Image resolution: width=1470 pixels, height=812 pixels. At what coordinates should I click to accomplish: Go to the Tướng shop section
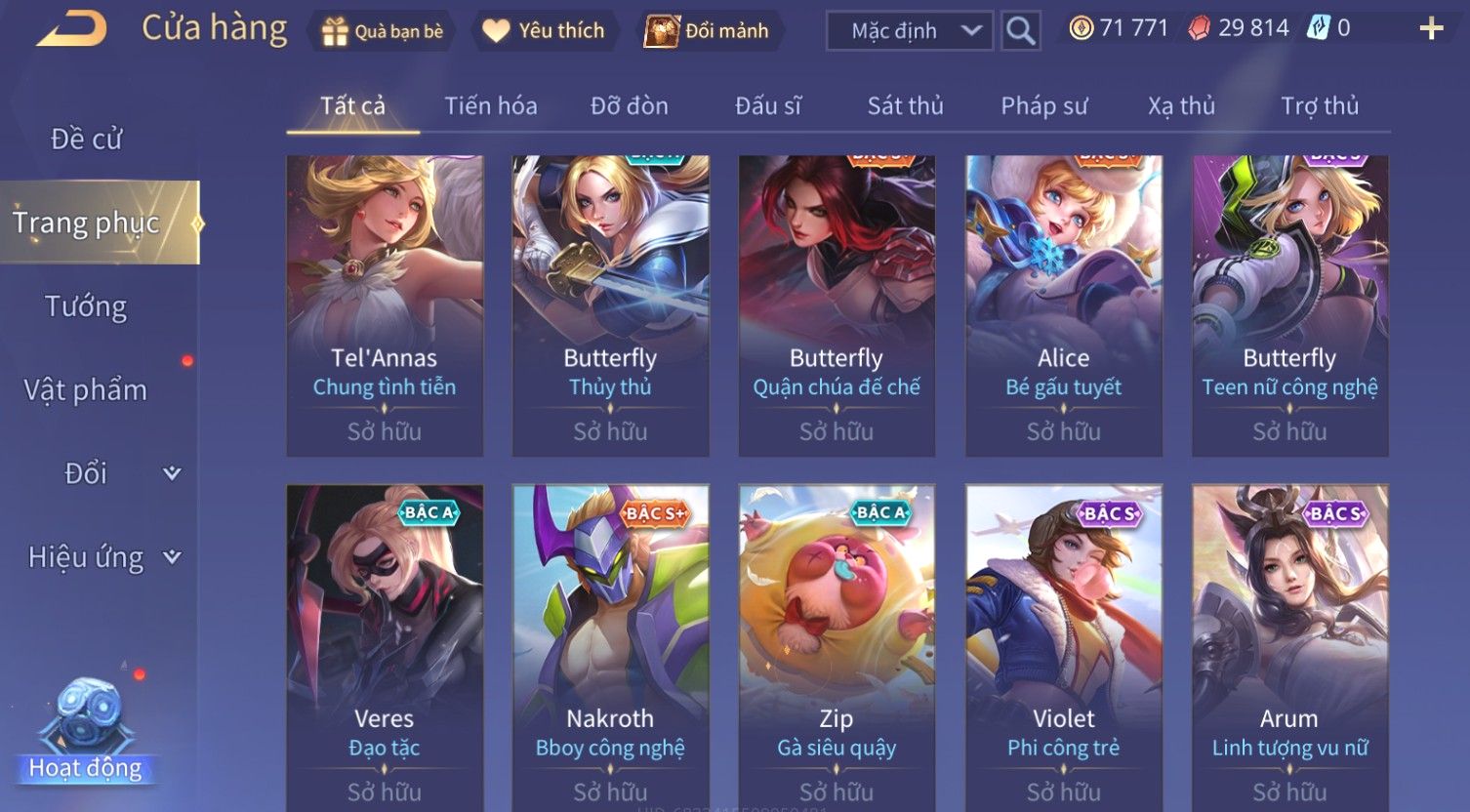[86, 306]
